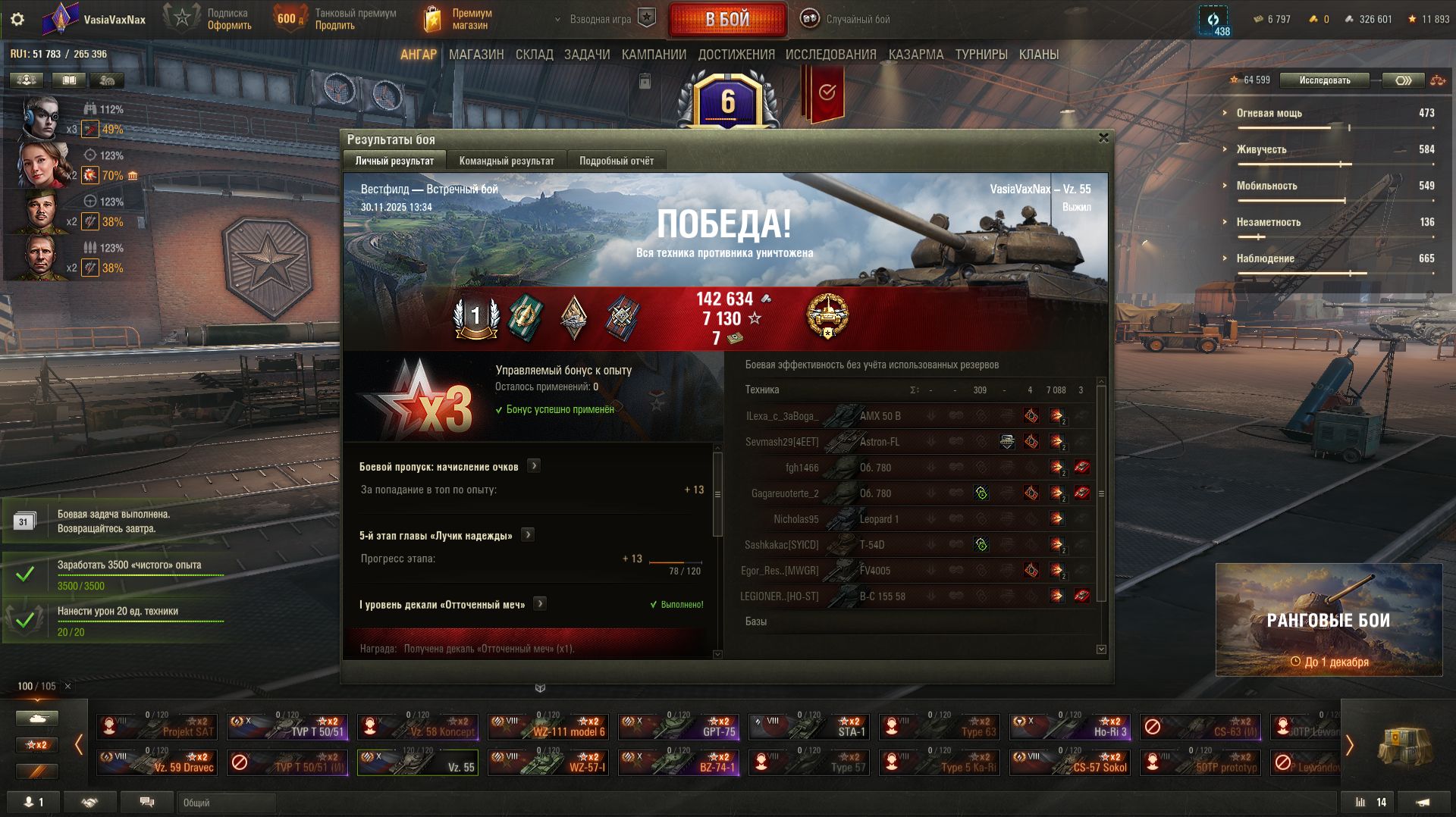The image size is (1456, 817).
Task: Select the Vz. 59 Dravec tank
Action: [157, 762]
